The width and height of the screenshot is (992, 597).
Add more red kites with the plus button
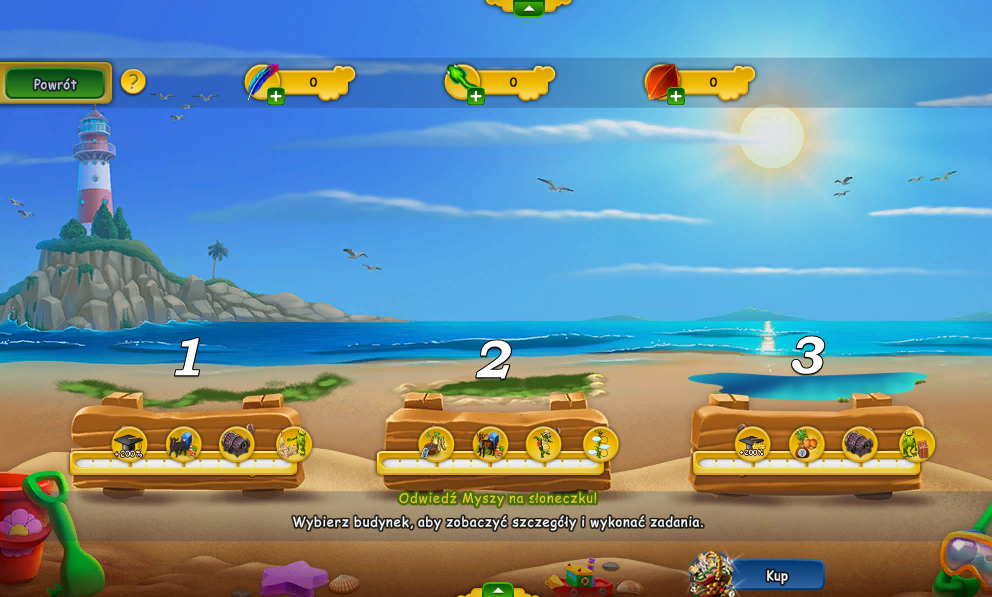tap(676, 97)
